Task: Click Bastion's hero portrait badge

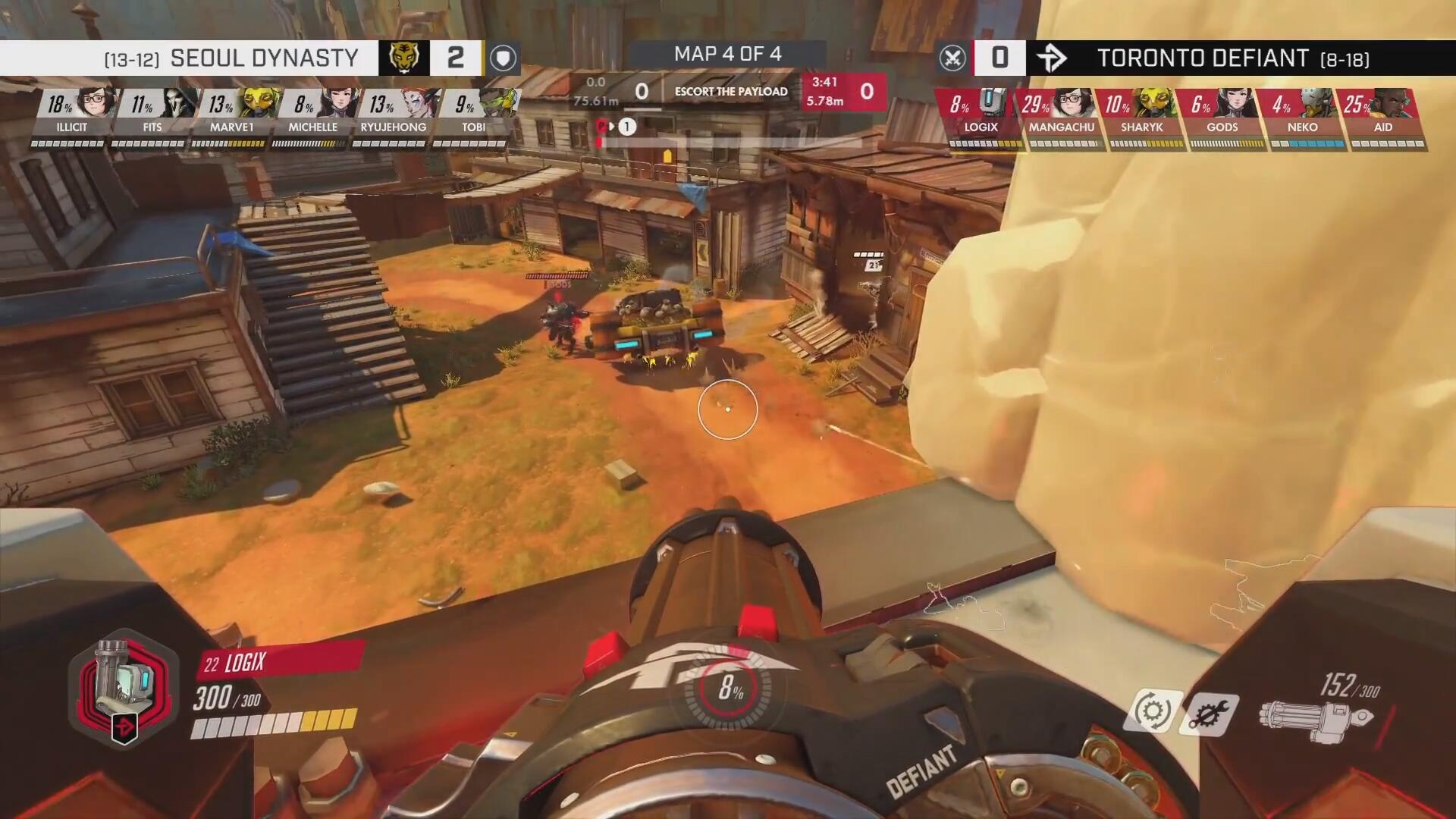Action: [x=124, y=686]
